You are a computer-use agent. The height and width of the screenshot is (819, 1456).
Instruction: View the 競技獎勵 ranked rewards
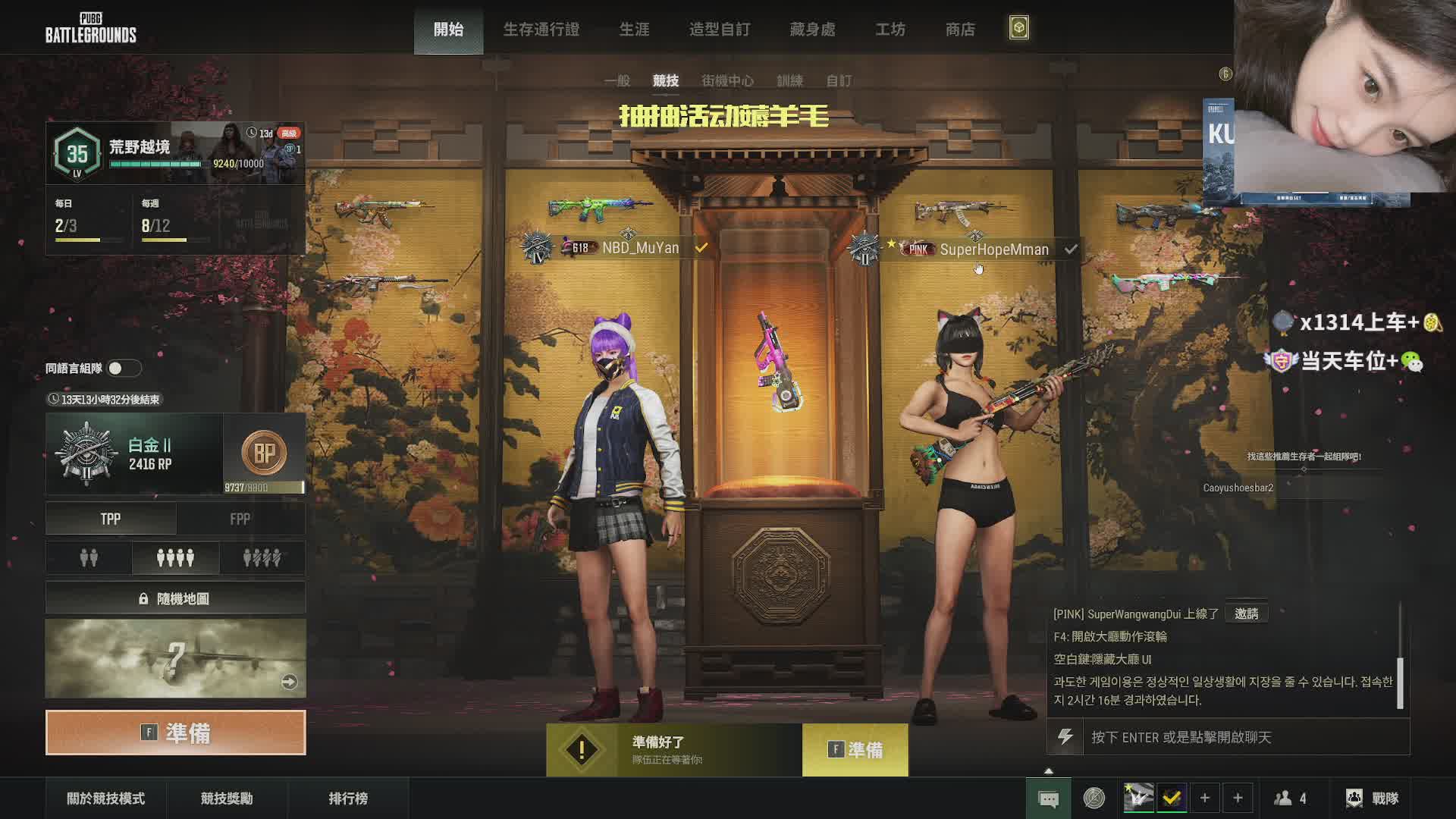pos(227,799)
